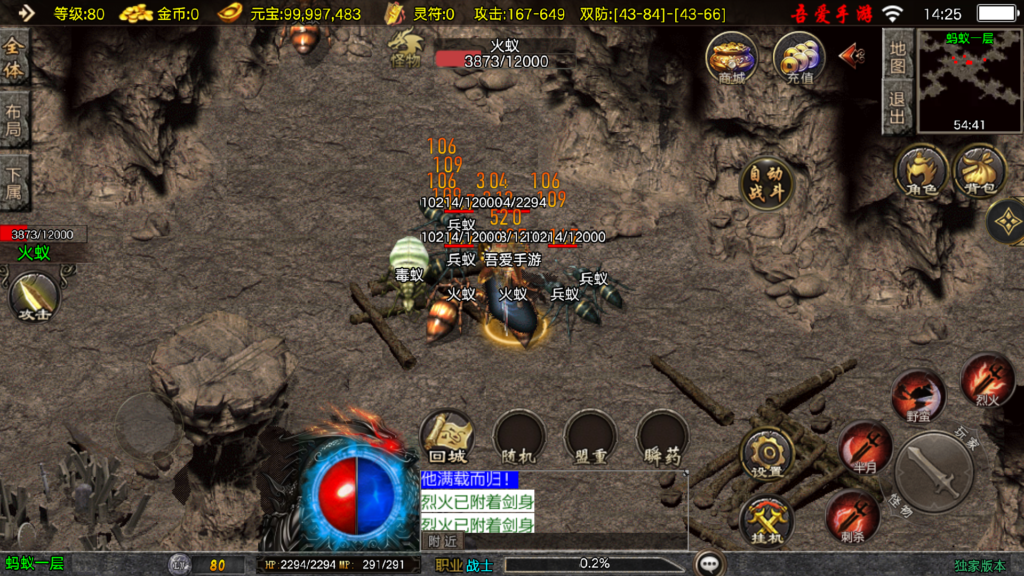Open the 设置 settings gear

click(x=767, y=453)
